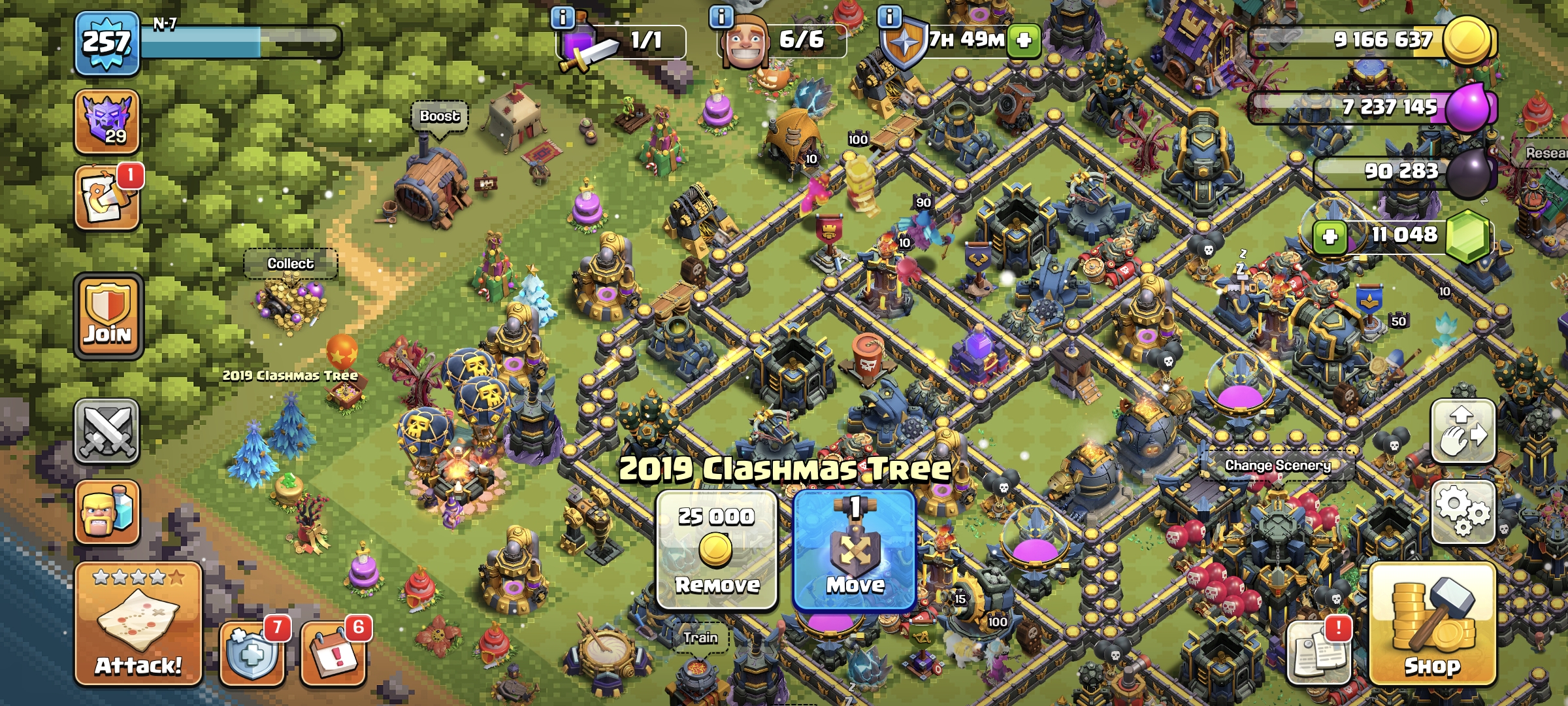
Task: Show builder info for the 6/6 counter
Action: pyautogui.click(x=721, y=16)
